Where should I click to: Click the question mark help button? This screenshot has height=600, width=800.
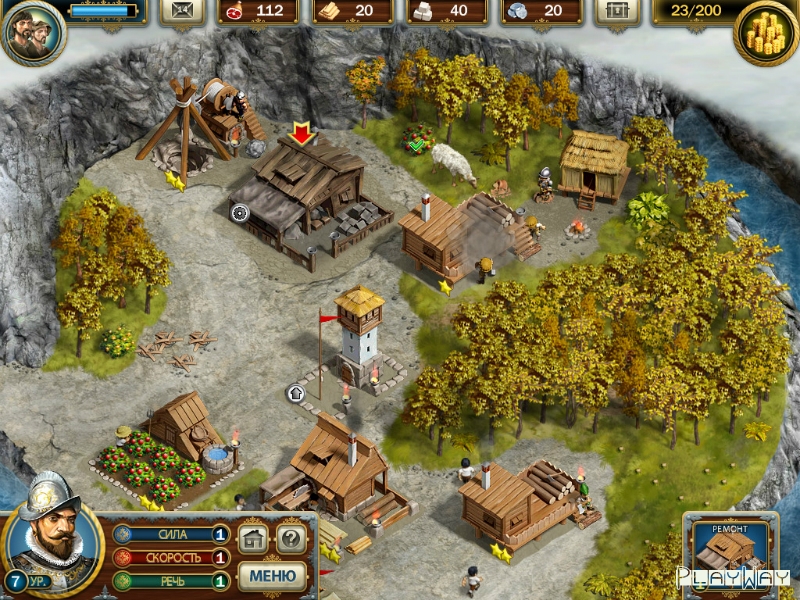pos(290,540)
